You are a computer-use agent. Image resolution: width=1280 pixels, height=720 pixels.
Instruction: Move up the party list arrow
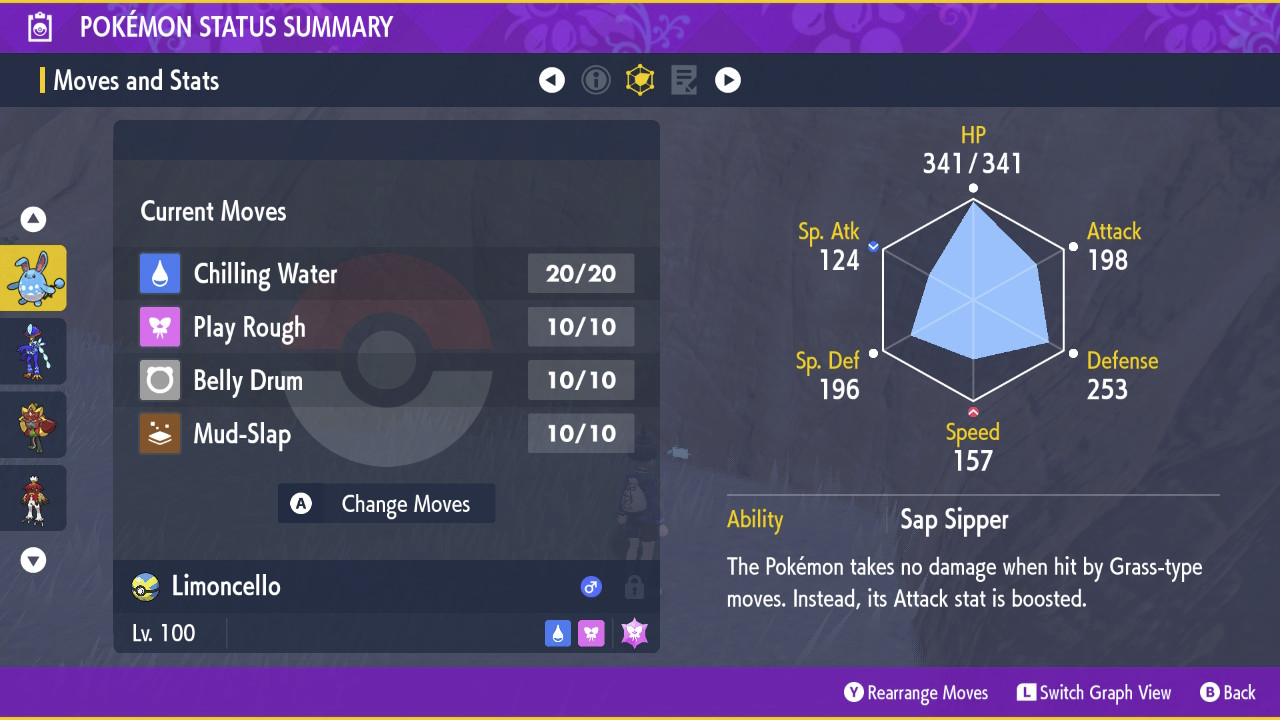(x=34, y=220)
